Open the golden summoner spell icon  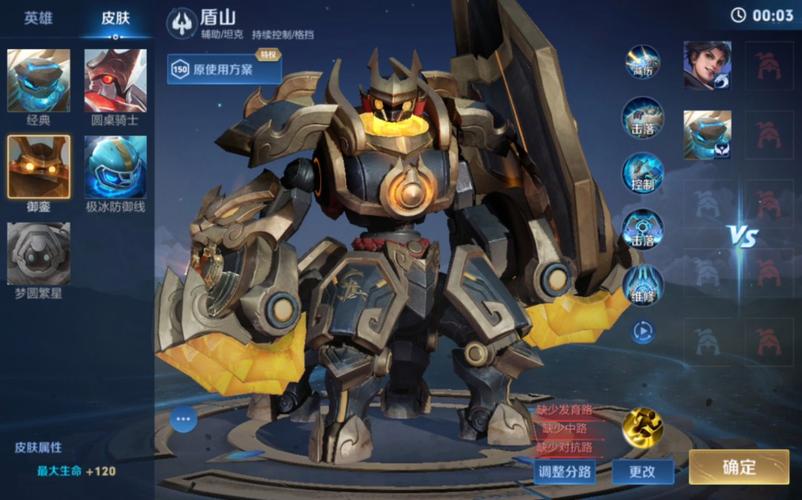(x=642, y=428)
